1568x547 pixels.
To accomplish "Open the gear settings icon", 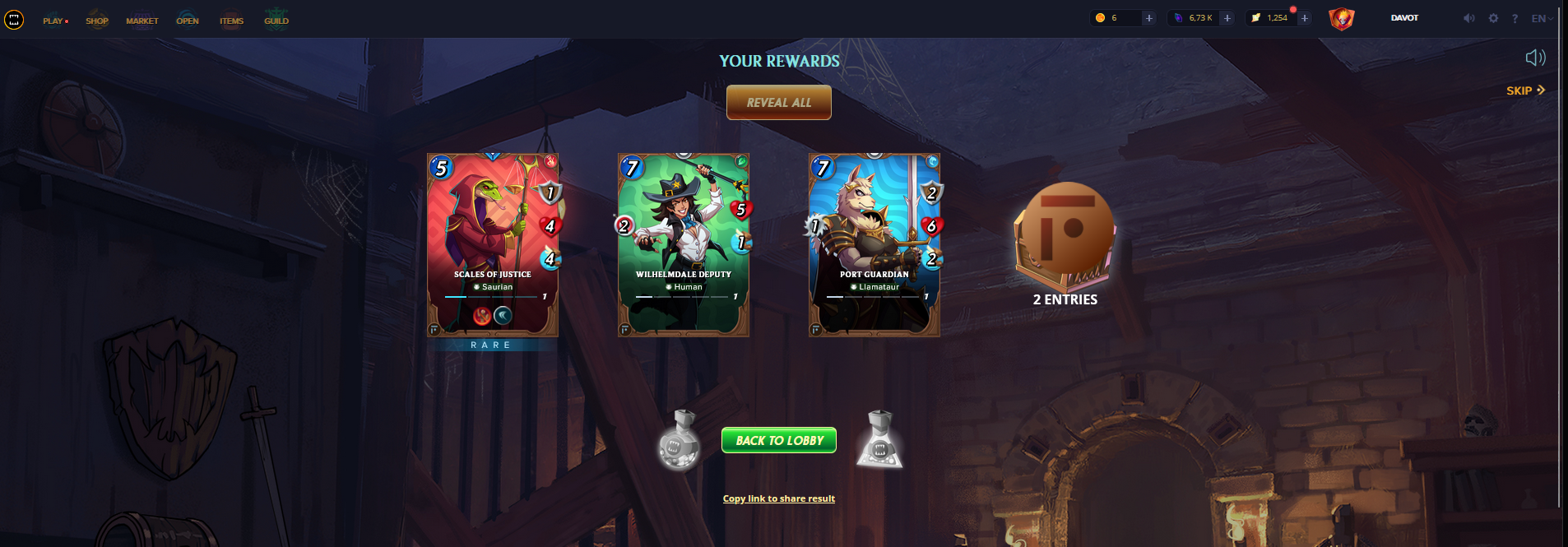I will click(x=1493, y=18).
